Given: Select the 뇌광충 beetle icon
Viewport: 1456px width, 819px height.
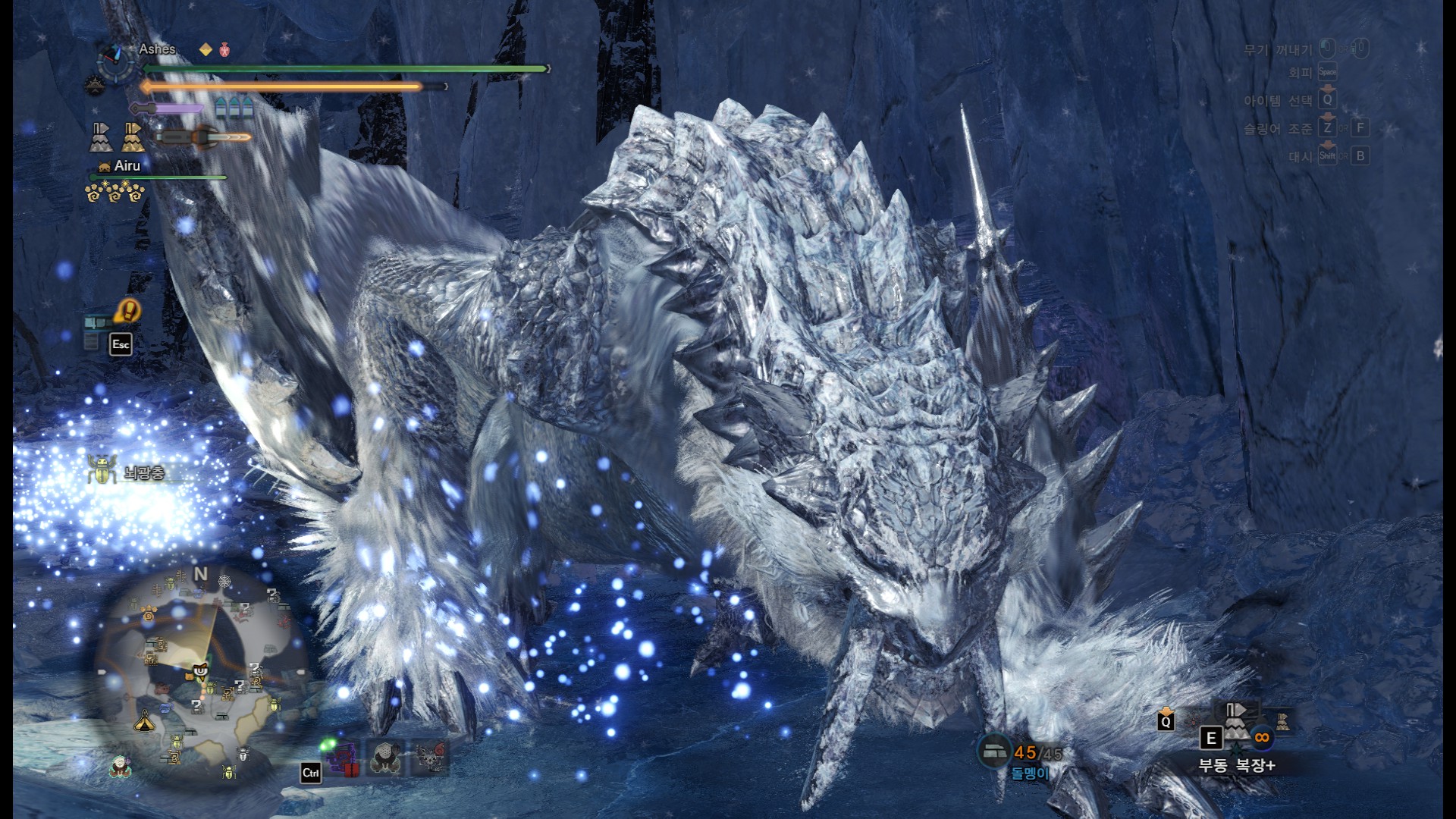Looking at the screenshot, I should (x=101, y=471).
